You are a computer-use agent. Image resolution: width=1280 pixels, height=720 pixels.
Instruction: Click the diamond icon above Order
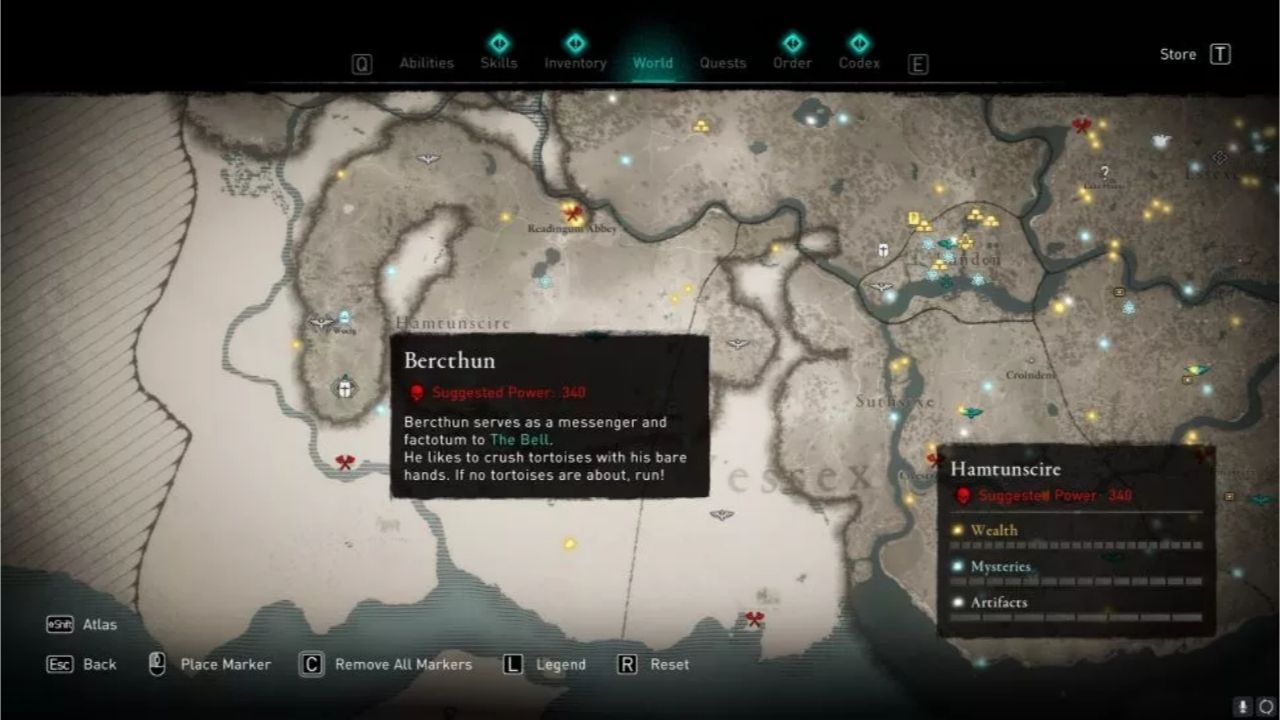(792, 42)
